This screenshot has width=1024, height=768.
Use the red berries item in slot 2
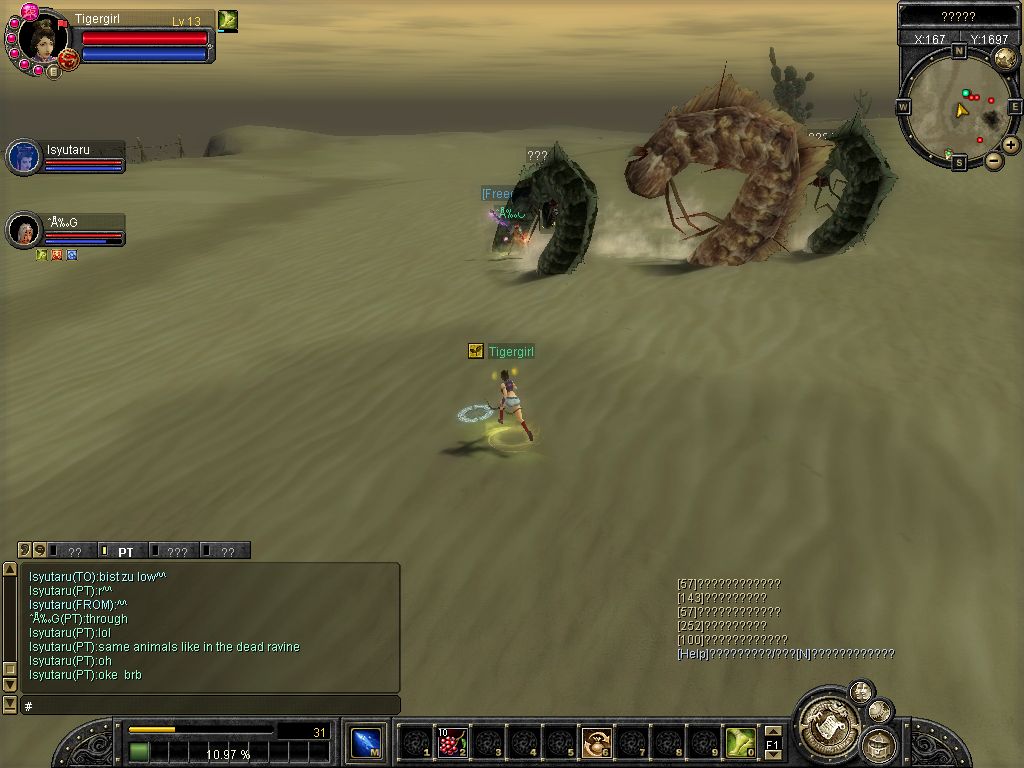(x=452, y=743)
